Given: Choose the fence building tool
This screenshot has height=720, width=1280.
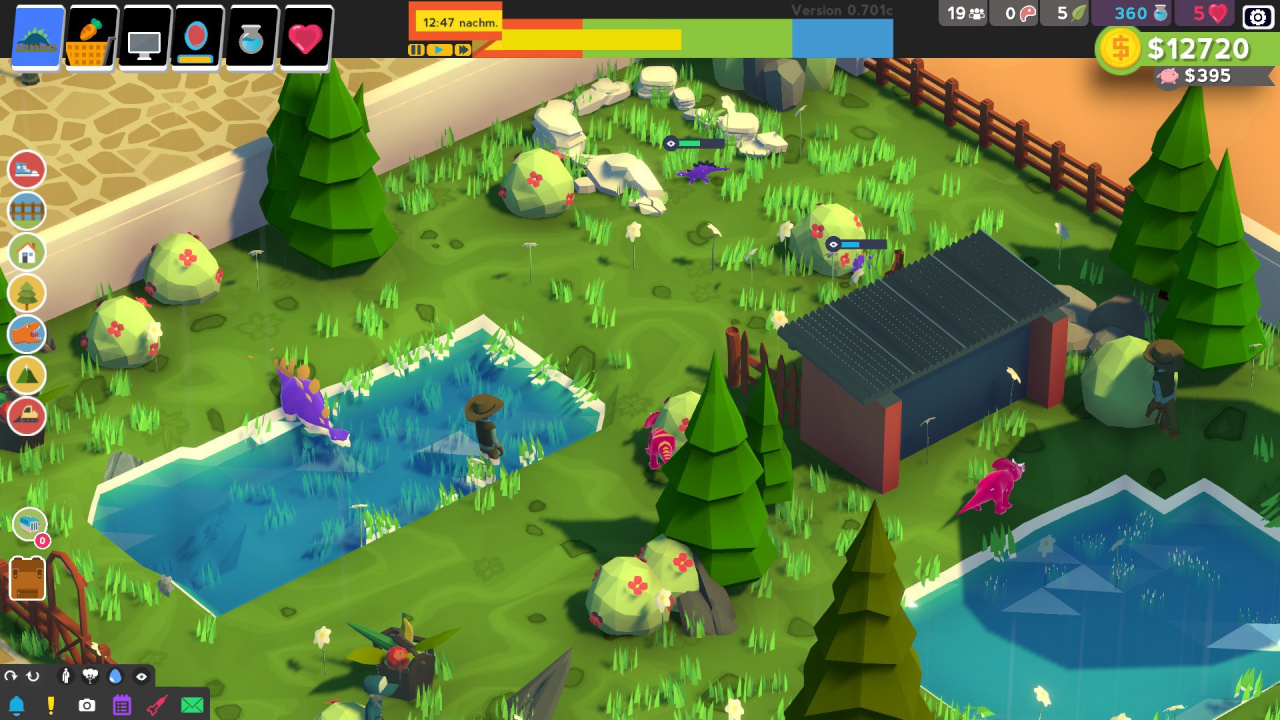Looking at the screenshot, I should coord(27,211).
